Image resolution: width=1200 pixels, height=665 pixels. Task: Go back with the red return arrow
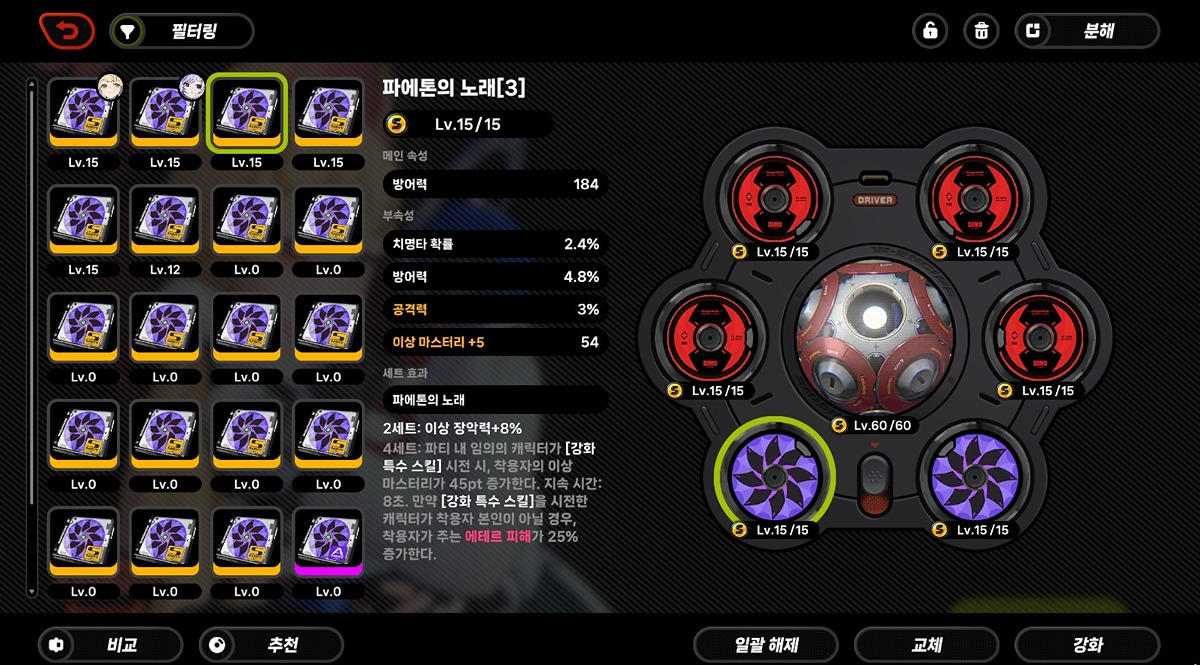click(x=66, y=30)
